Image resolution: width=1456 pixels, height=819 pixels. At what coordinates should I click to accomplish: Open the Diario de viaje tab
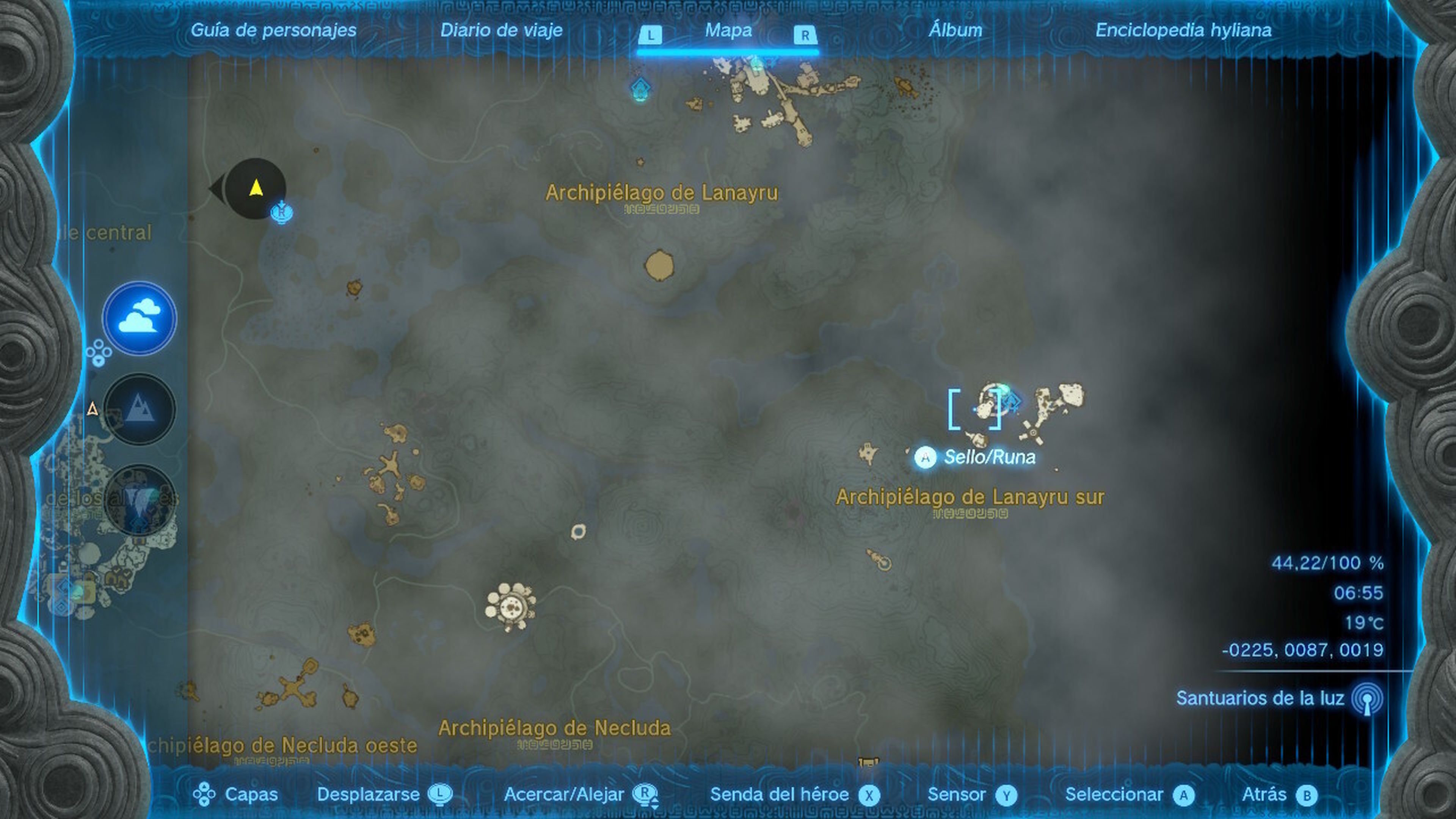[501, 30]
